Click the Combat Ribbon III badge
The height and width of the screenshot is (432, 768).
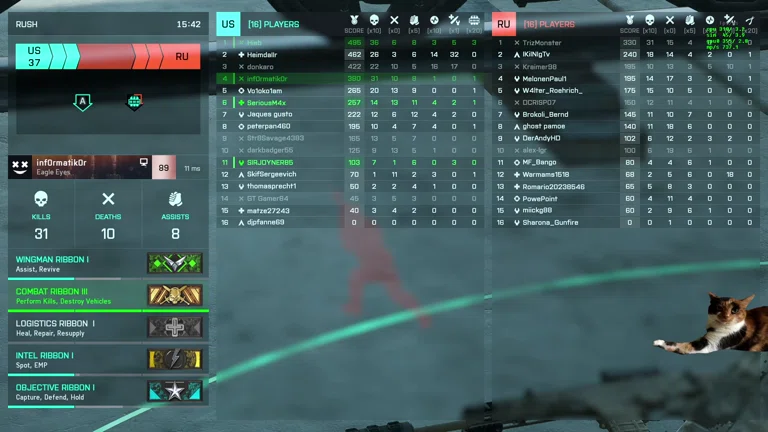[174, 296]
